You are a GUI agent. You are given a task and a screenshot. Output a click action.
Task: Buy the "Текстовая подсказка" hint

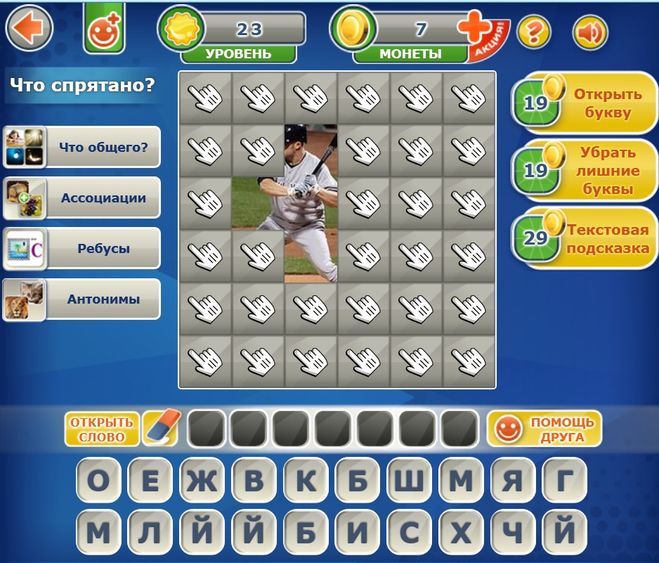(x=581, y=238)
